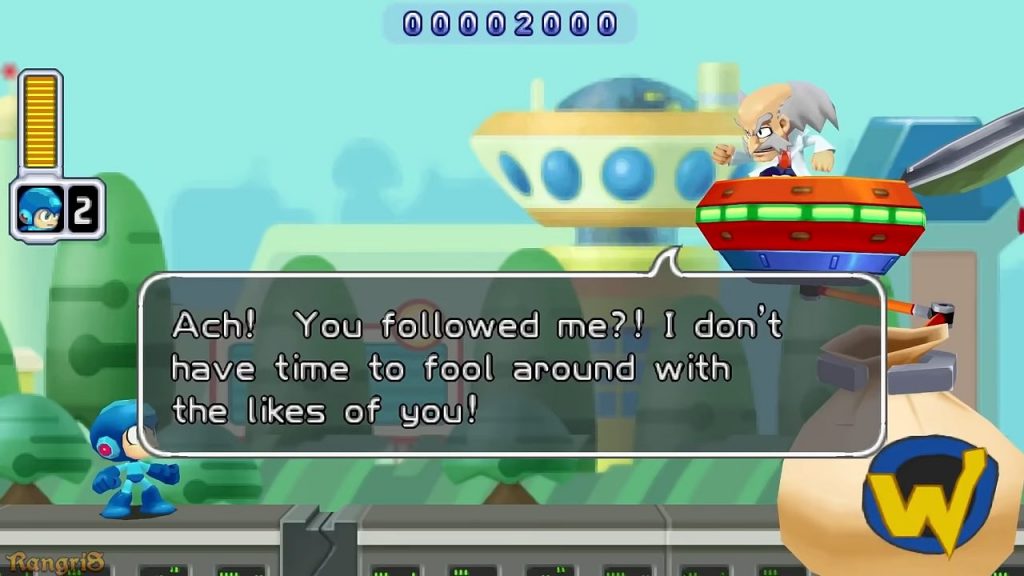This screenshot has height=576, width=1024.
Task: Click the Mega Man lives portrait icon
Action: (40, 209)
